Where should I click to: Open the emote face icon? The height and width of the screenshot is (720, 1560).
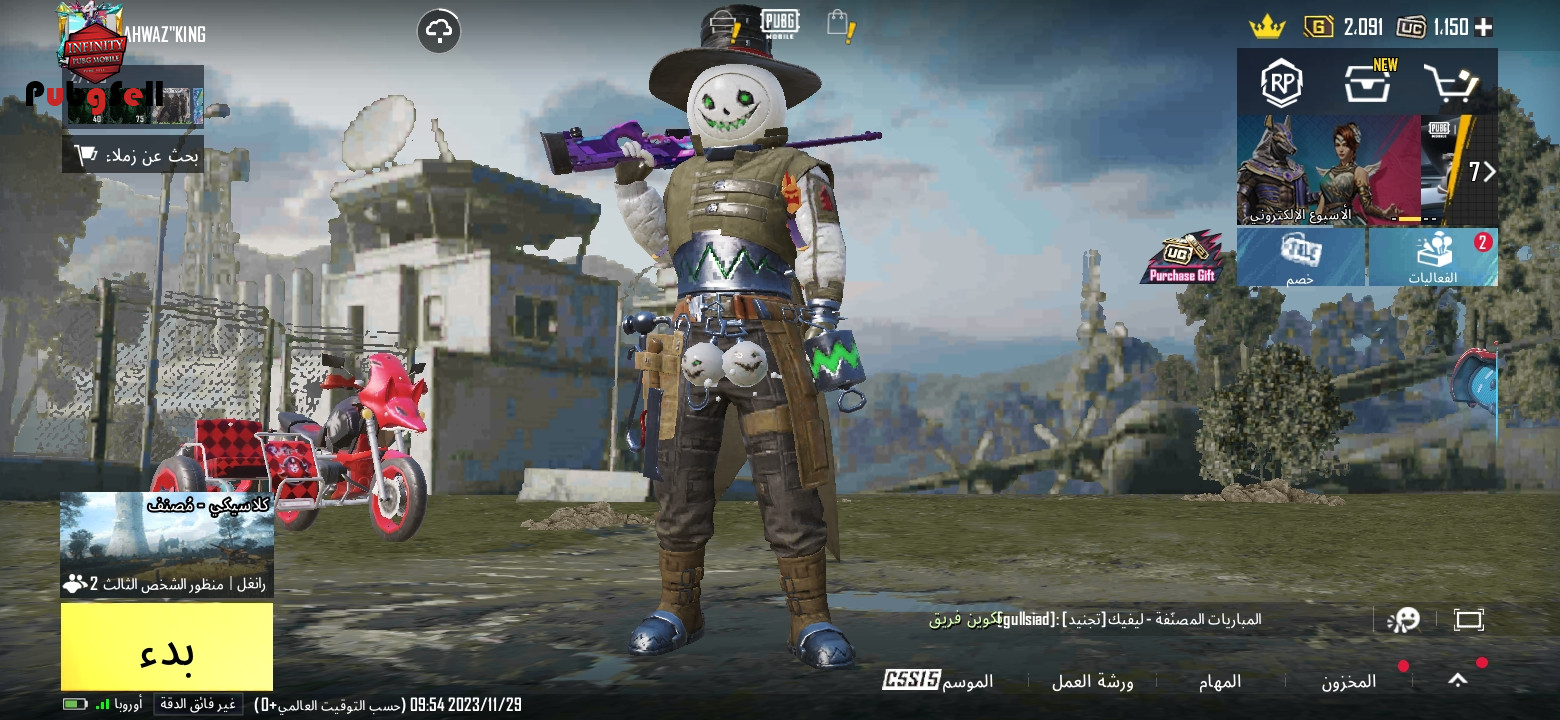point(1403,620)
